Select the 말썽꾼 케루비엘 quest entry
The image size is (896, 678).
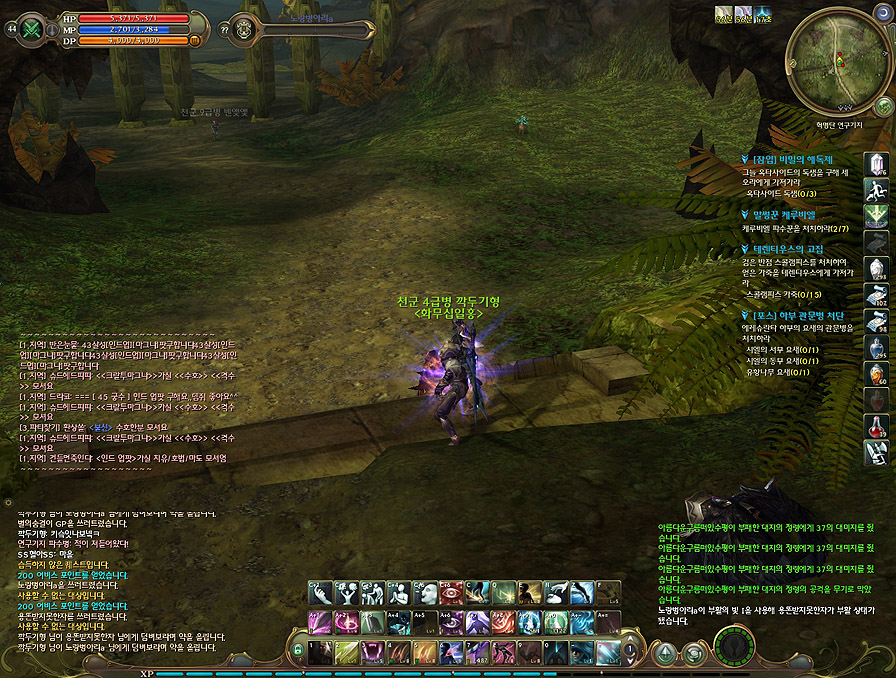[784, 214]
